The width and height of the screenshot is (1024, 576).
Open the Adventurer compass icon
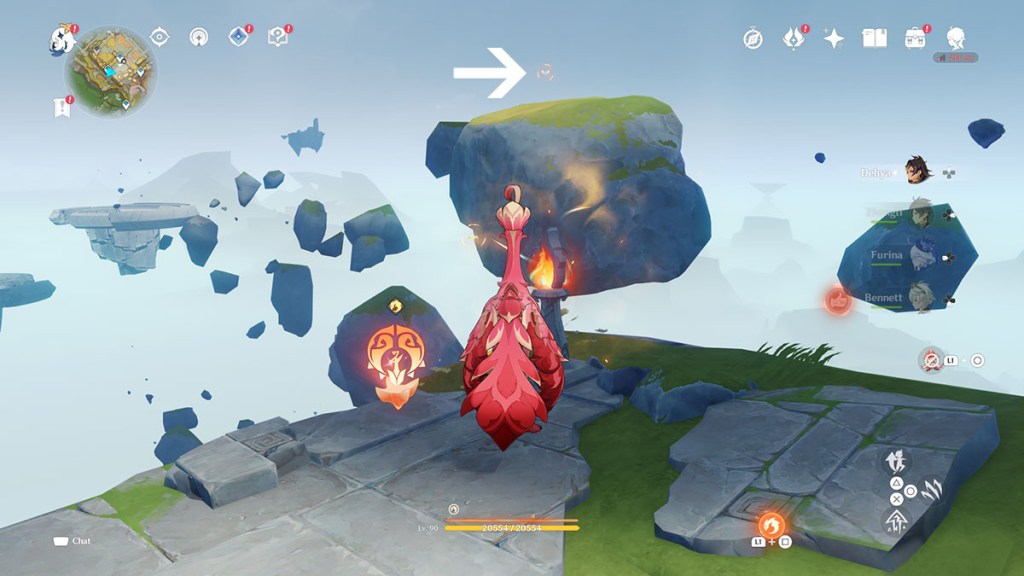(753, 39)
